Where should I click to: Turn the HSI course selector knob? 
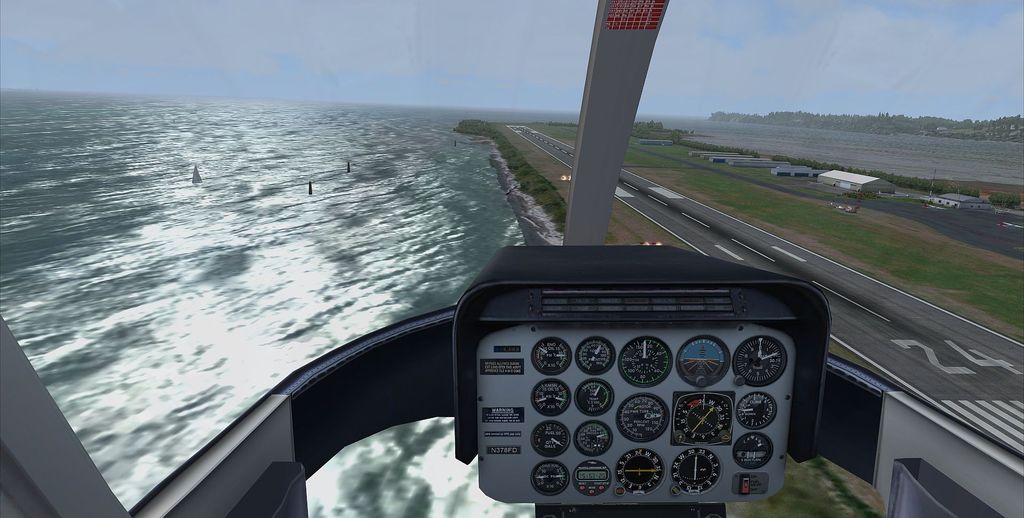[x=679, y=436]
